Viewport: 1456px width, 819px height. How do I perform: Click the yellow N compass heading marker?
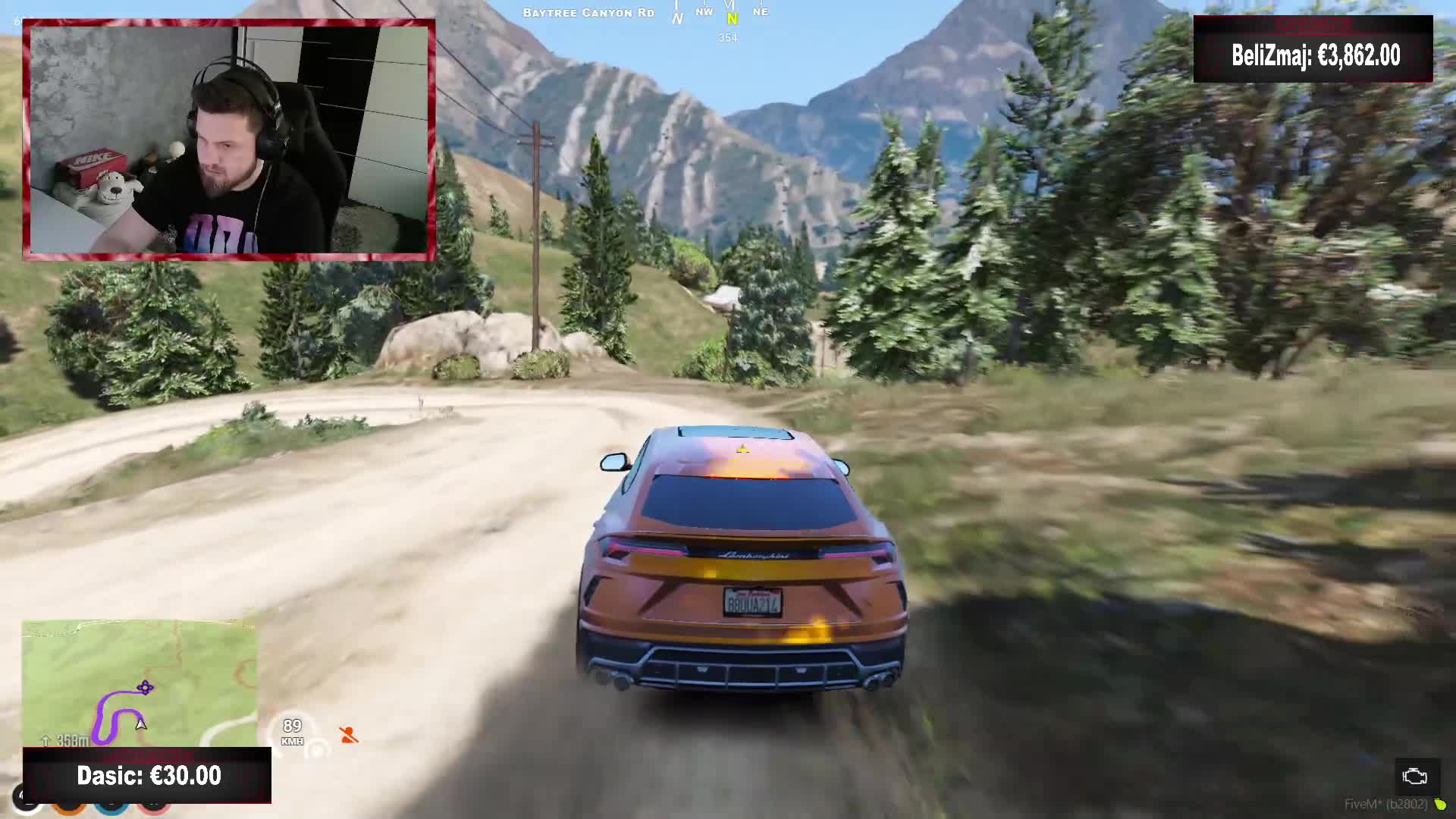(732, 20)
